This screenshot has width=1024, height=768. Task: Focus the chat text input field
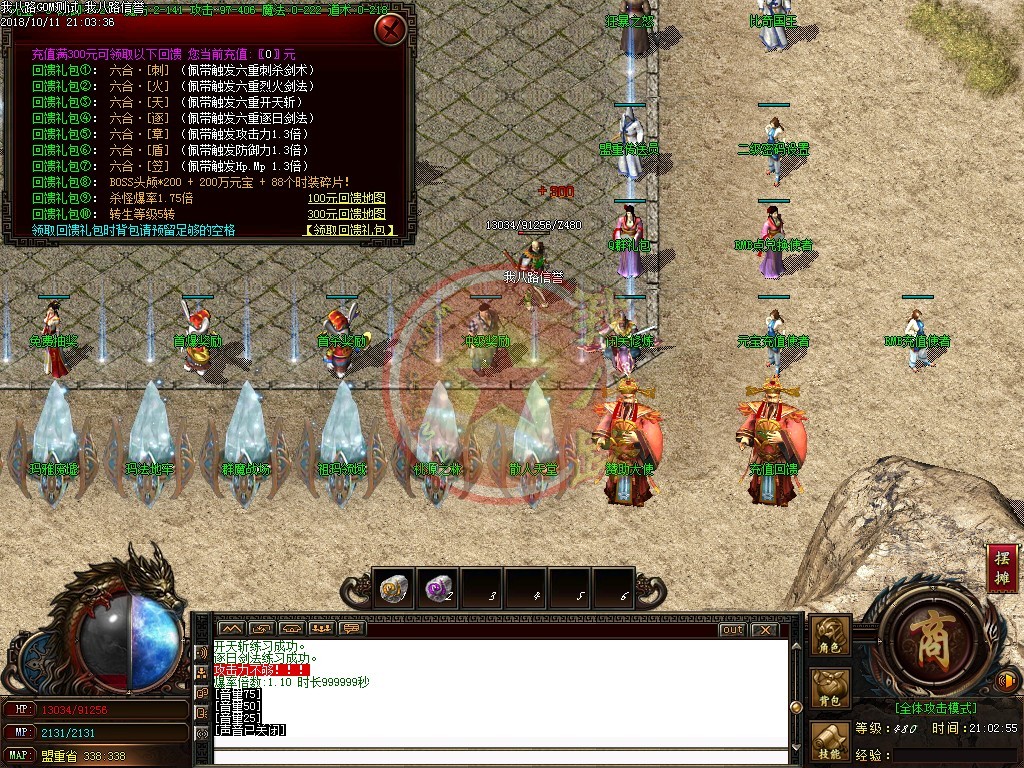click(500, 755)
